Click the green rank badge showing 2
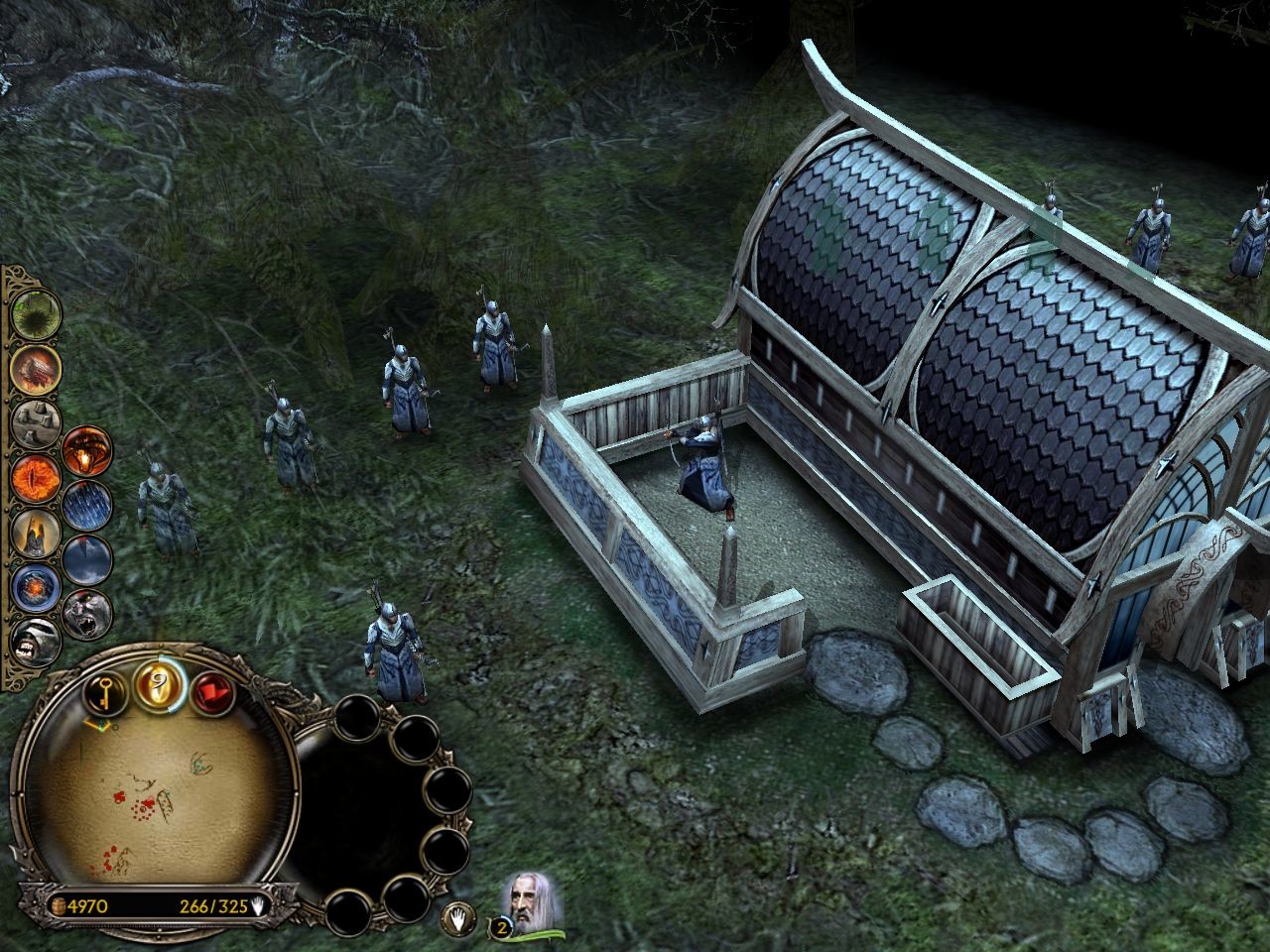 [x=502, y=926]
